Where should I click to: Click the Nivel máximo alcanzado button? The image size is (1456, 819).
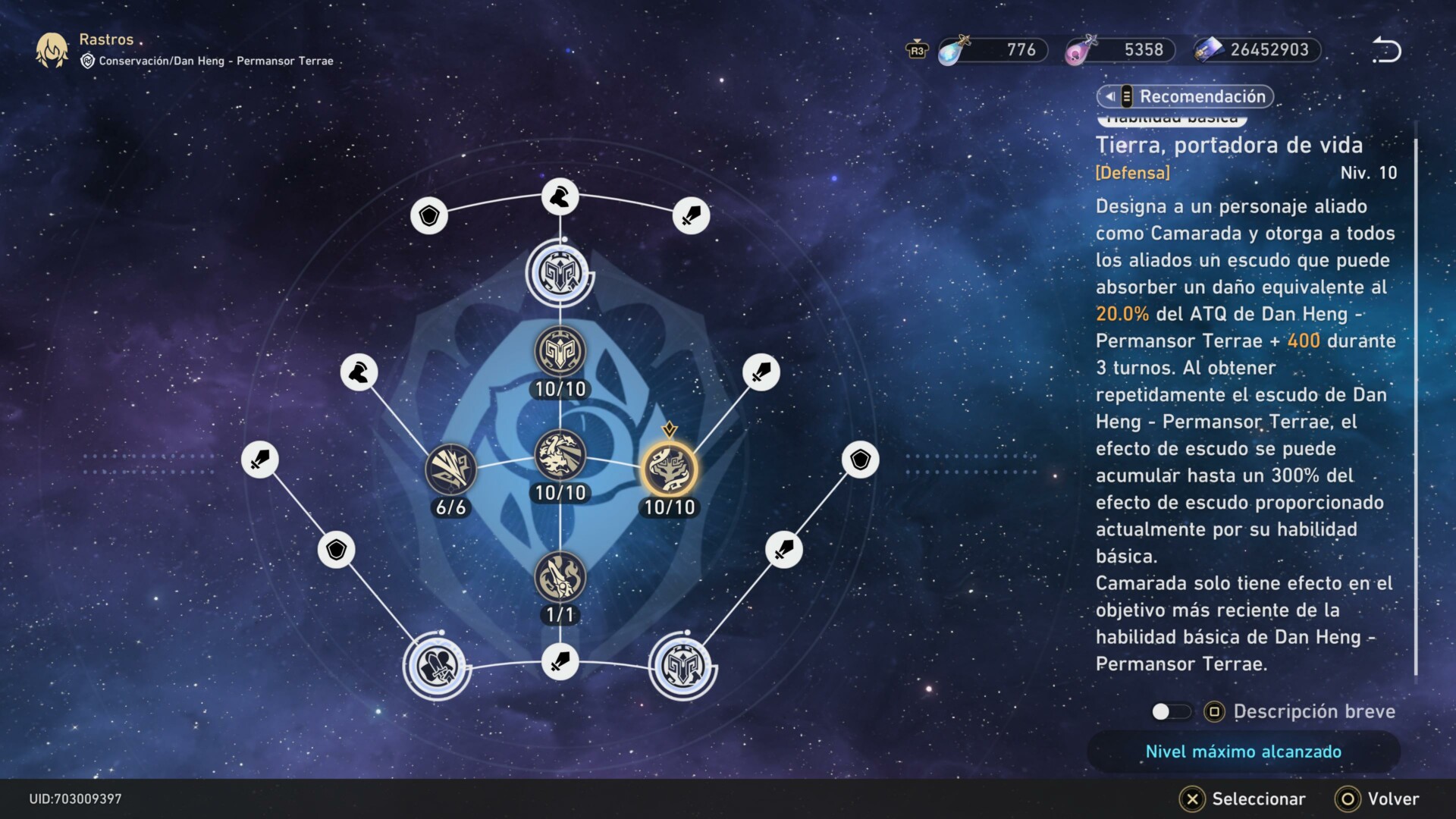[x=1243, y=752]
